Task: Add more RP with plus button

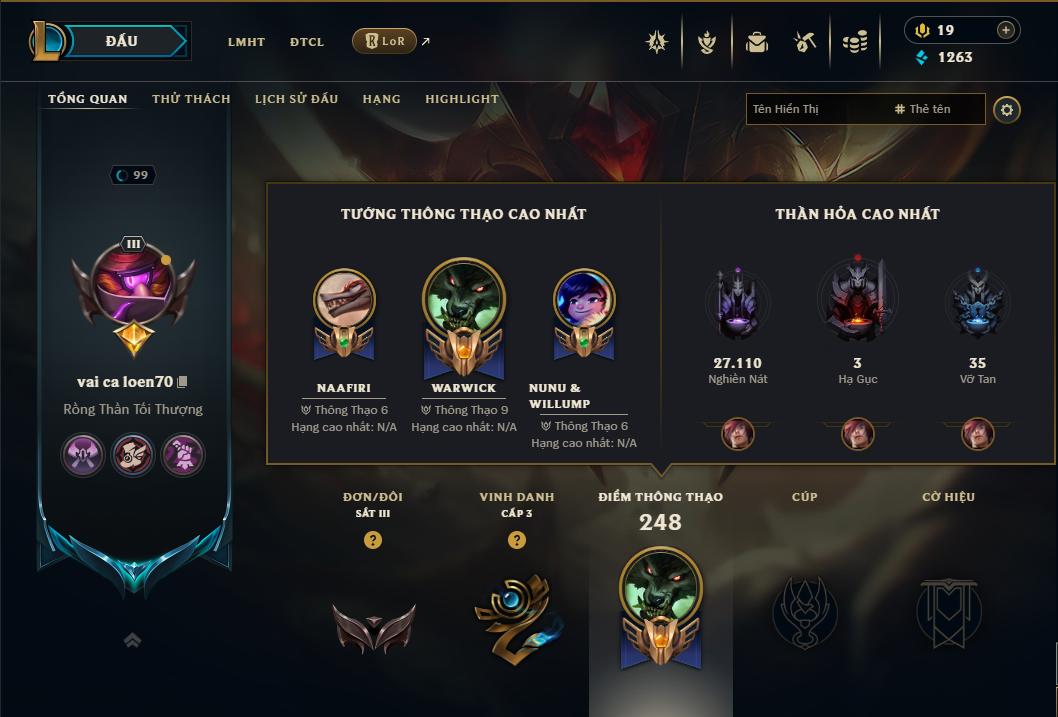Action: tap(1005, 30)
